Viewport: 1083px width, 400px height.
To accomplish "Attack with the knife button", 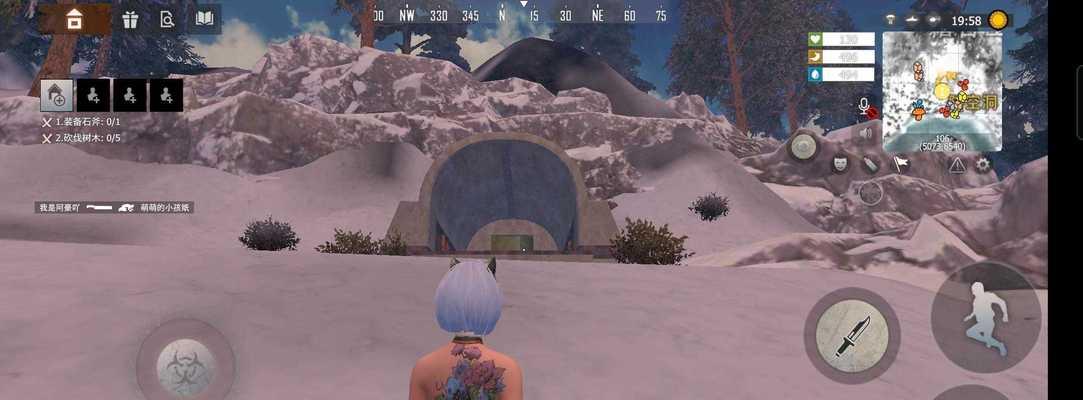I will coord(851,335).
